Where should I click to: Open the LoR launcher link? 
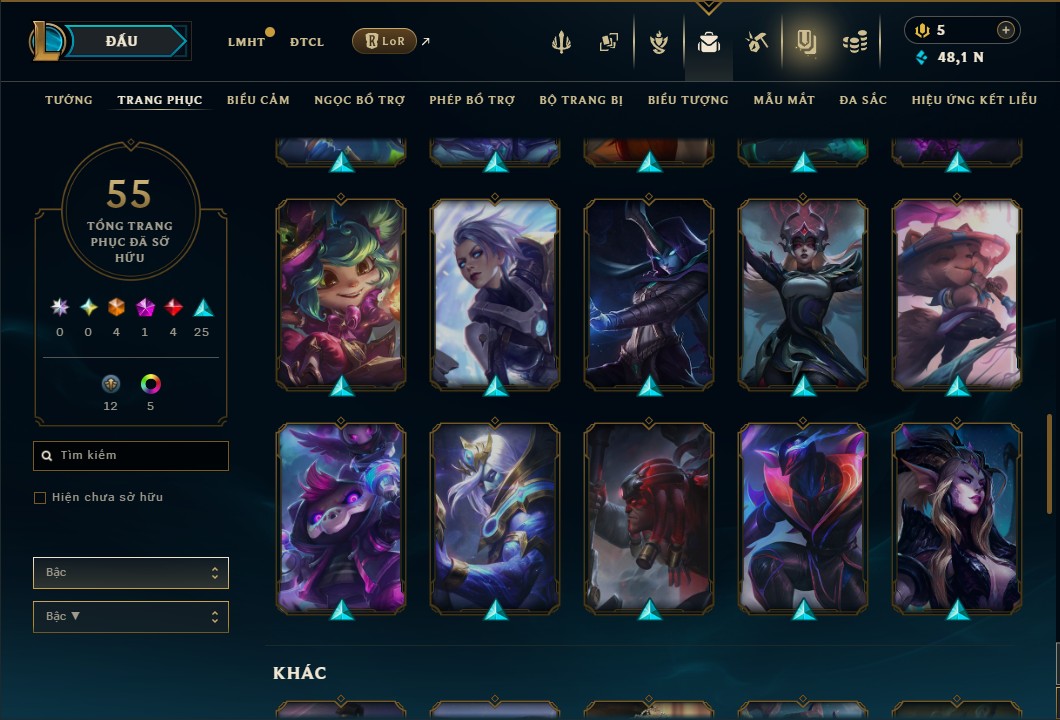384,41
